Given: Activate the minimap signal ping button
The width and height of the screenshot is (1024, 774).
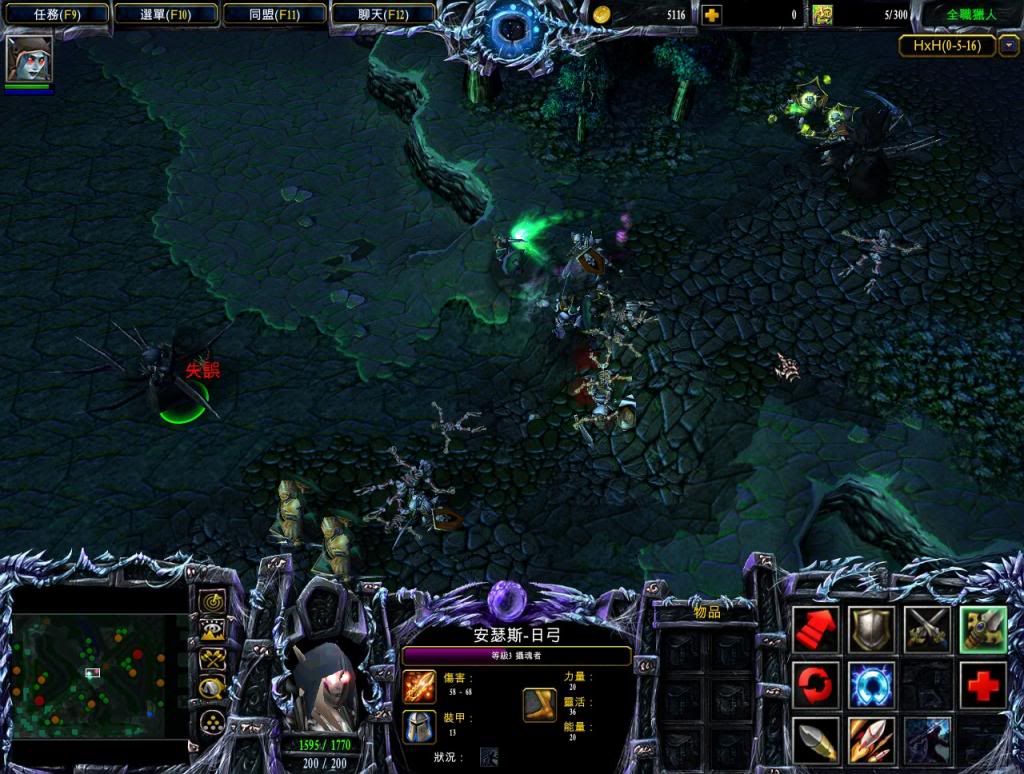Looking at the screenshot, I should coord(212,602).
